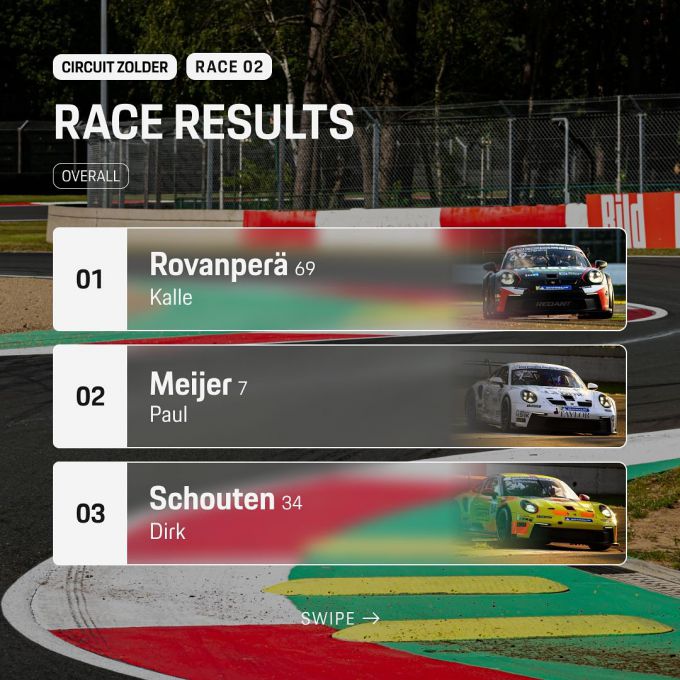Screen dimensions: 680x680
Task: Select the Circuit Zolder label
Action: tap(115, 67)
